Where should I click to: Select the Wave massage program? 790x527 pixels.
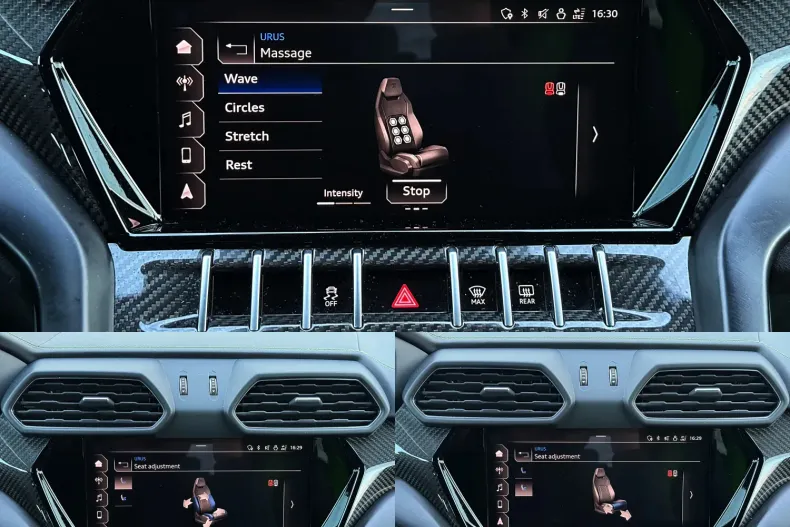coord(268,80)
